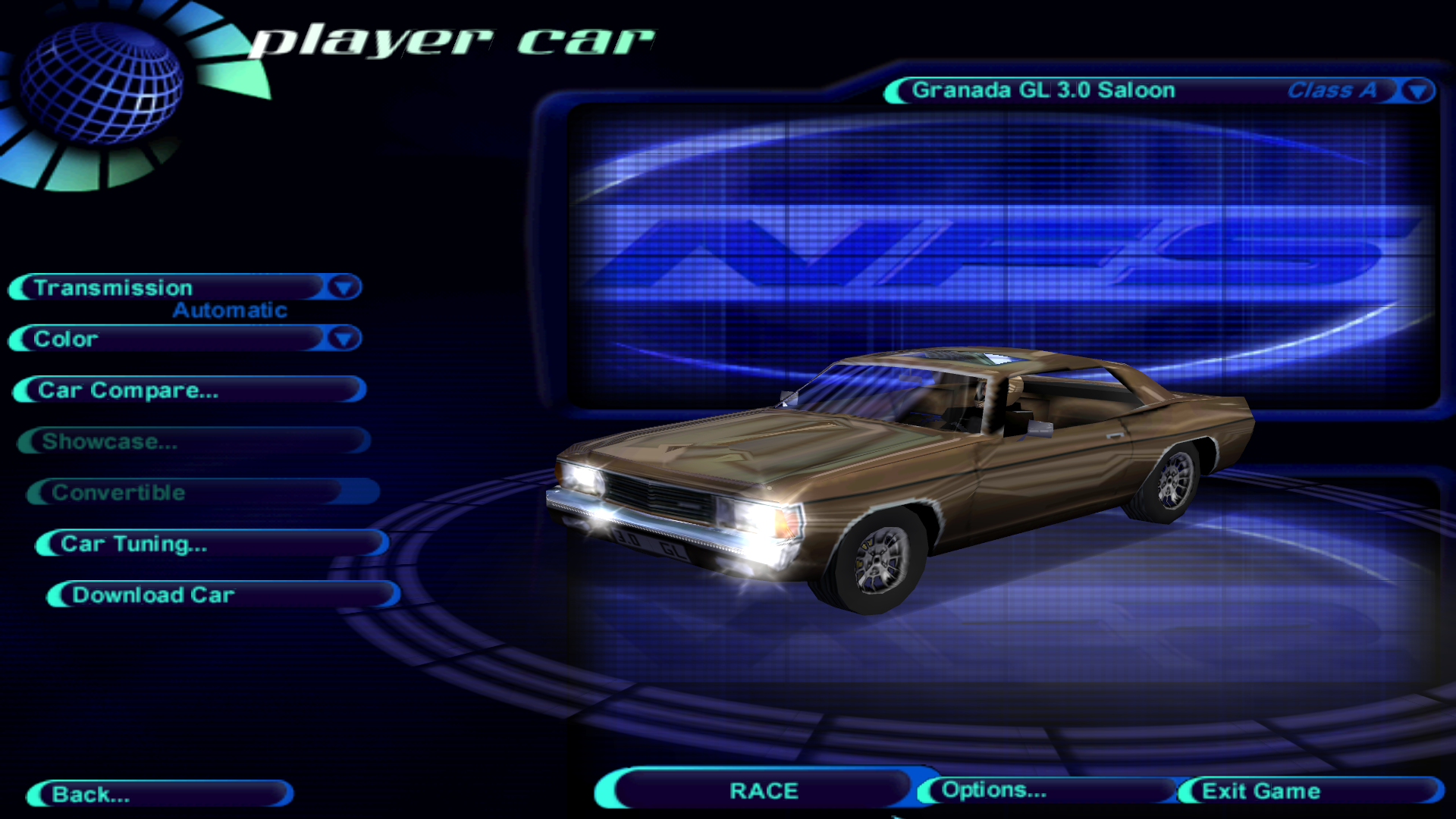The width and height of the screenshot is (1456, 819).
Task: Open Car Compare screen
Action: tap(190, 390)
